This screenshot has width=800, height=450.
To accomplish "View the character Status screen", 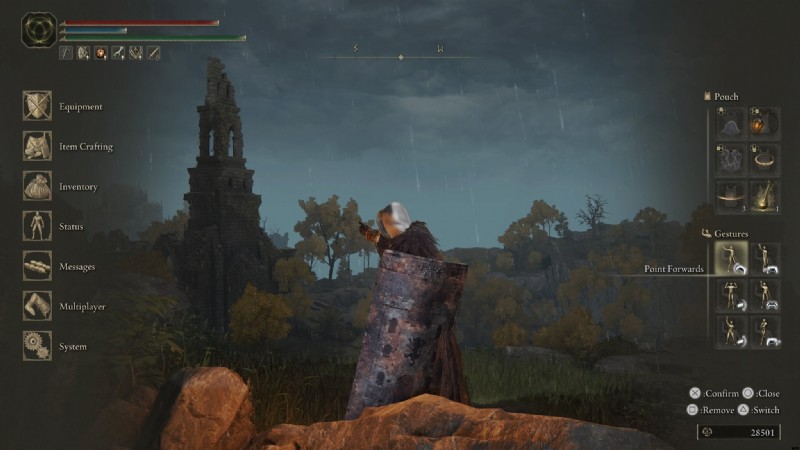I will [38, 226].
